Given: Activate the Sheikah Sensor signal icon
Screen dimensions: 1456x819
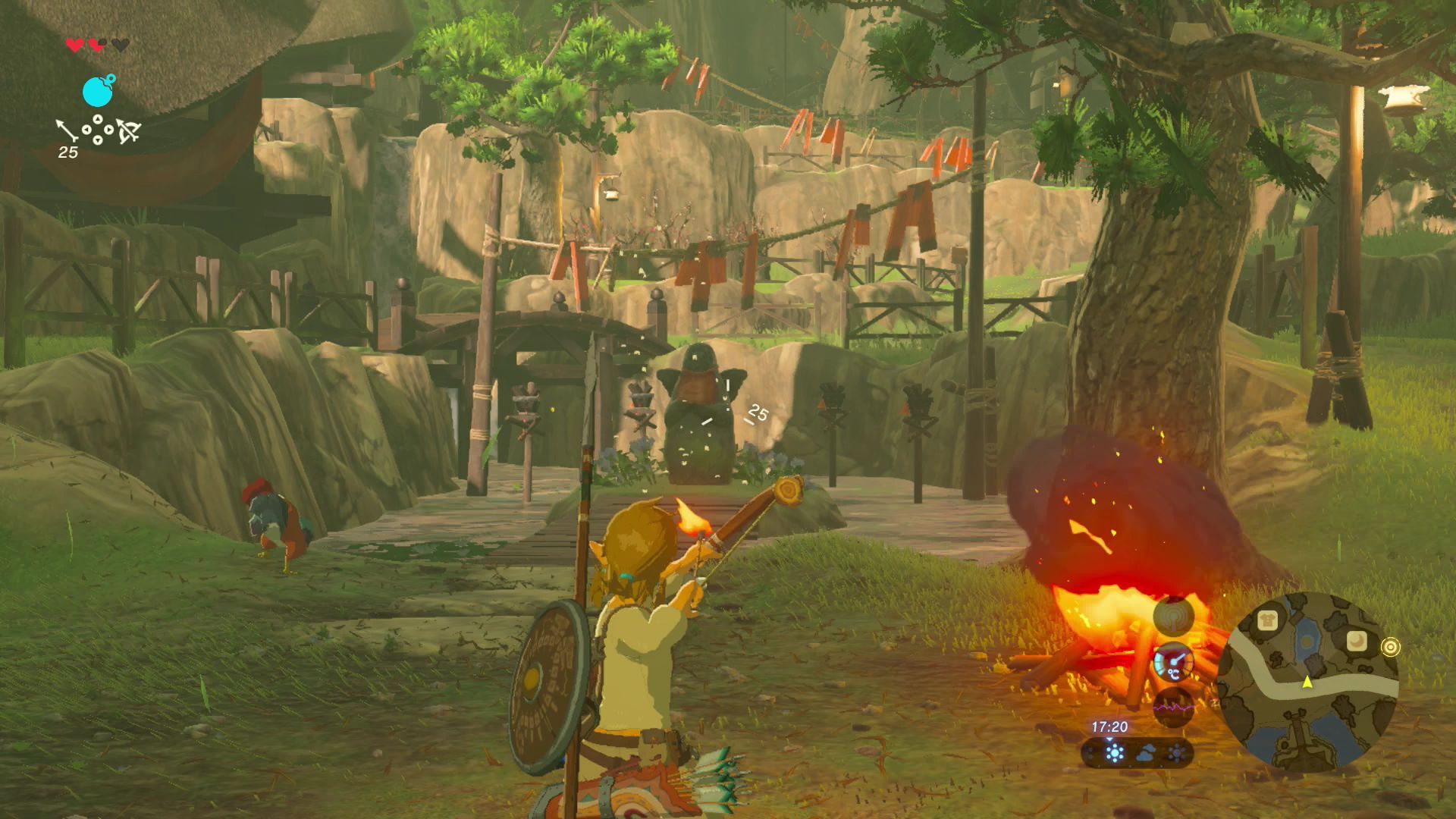Looking at the screenshot, I should click(1173, 615).
